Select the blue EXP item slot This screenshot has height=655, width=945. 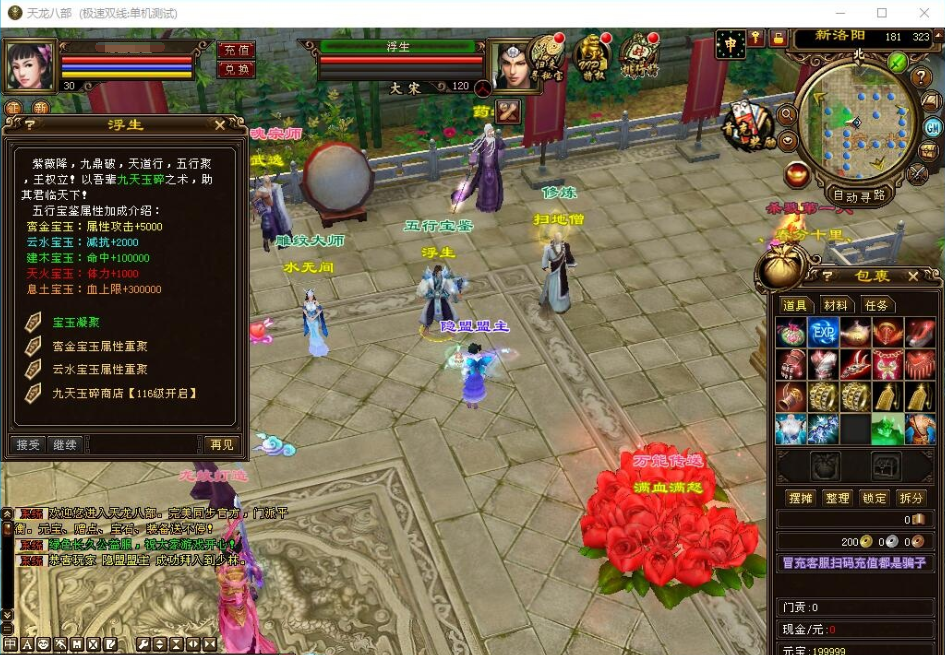point(823,334)
